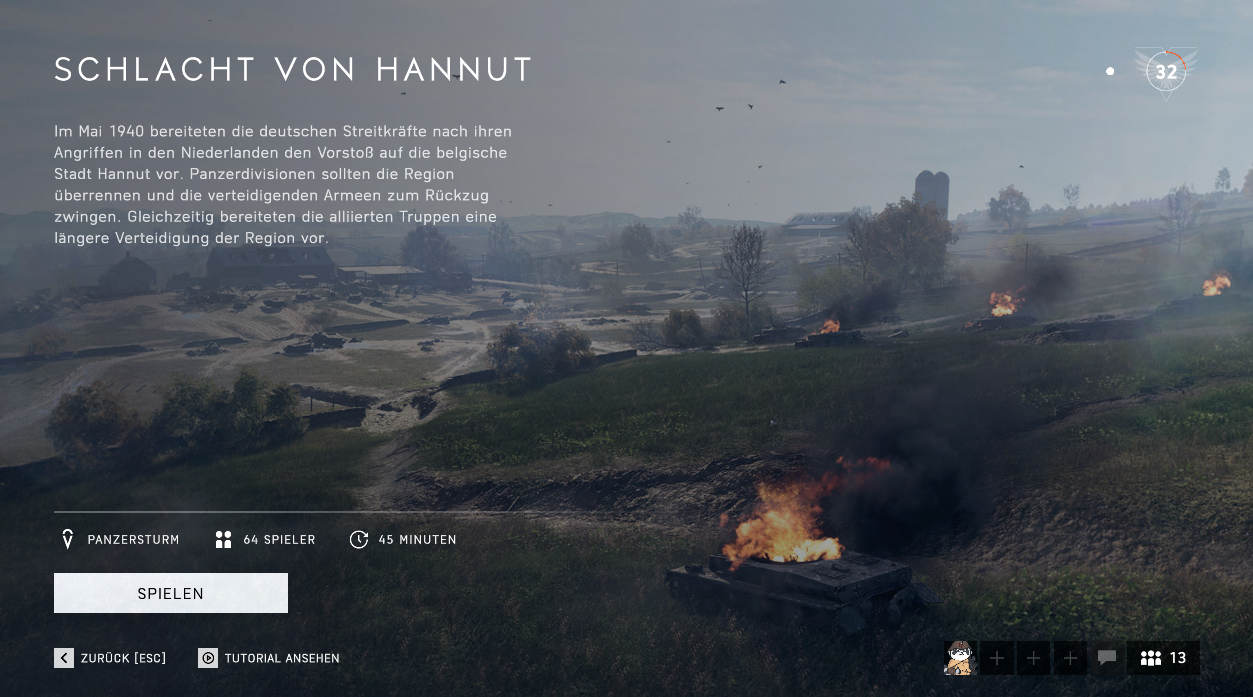Watch the tutorial via Tutorial ansehen
Image resolution: width=1253 pixels, height=697 pixels.
[269, 658]
